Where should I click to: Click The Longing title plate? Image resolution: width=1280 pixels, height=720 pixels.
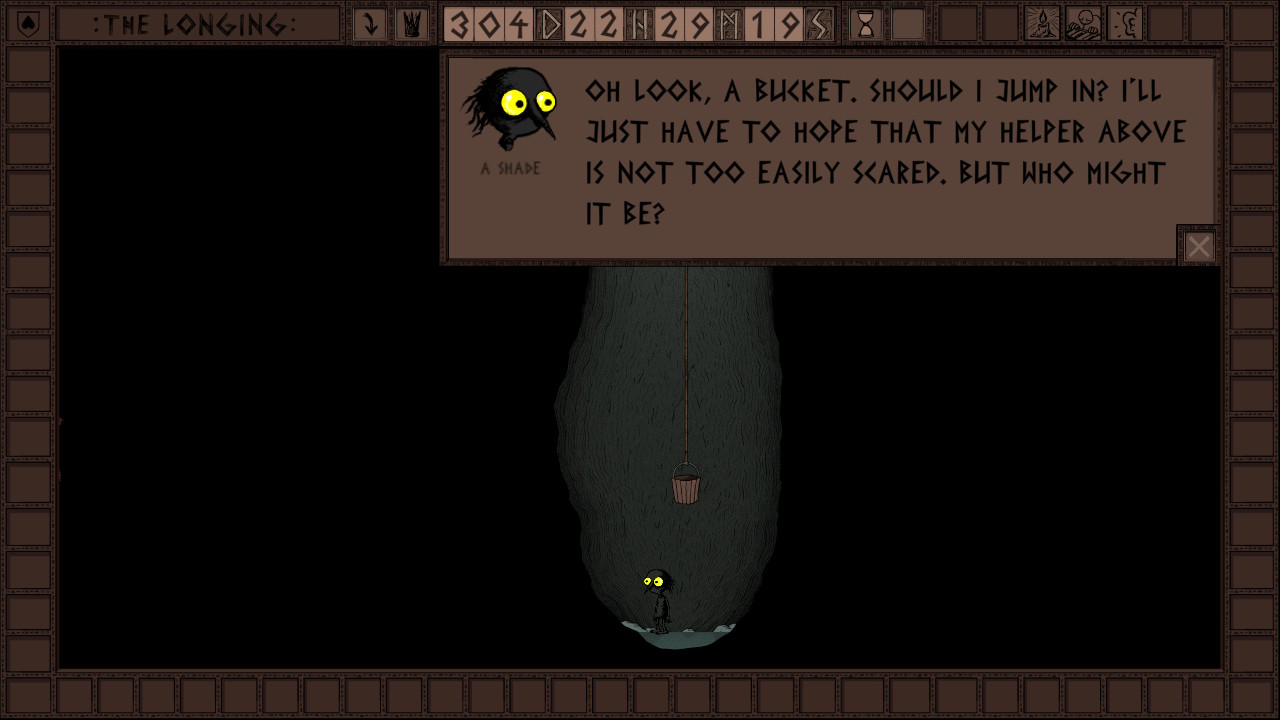(196, 25)
